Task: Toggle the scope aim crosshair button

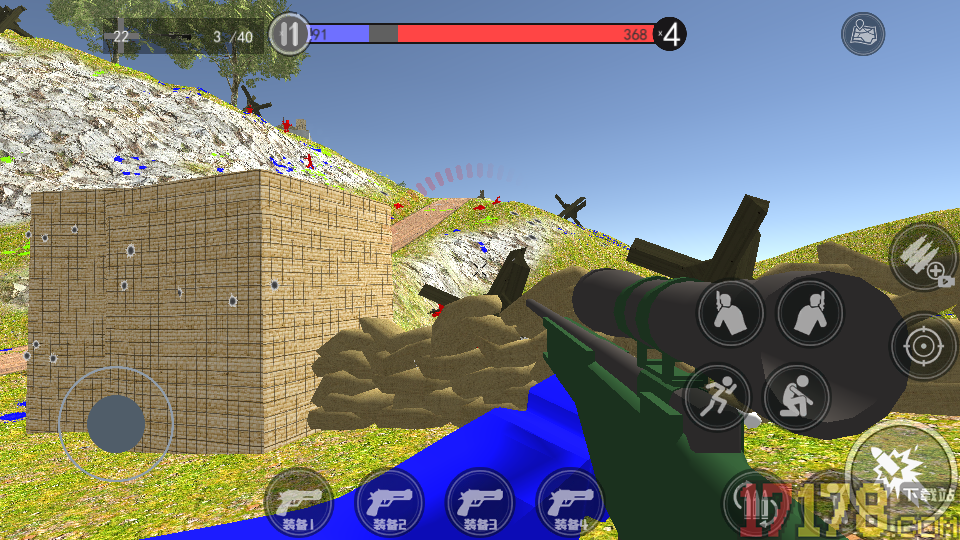Action: click(x=922, y=347)
